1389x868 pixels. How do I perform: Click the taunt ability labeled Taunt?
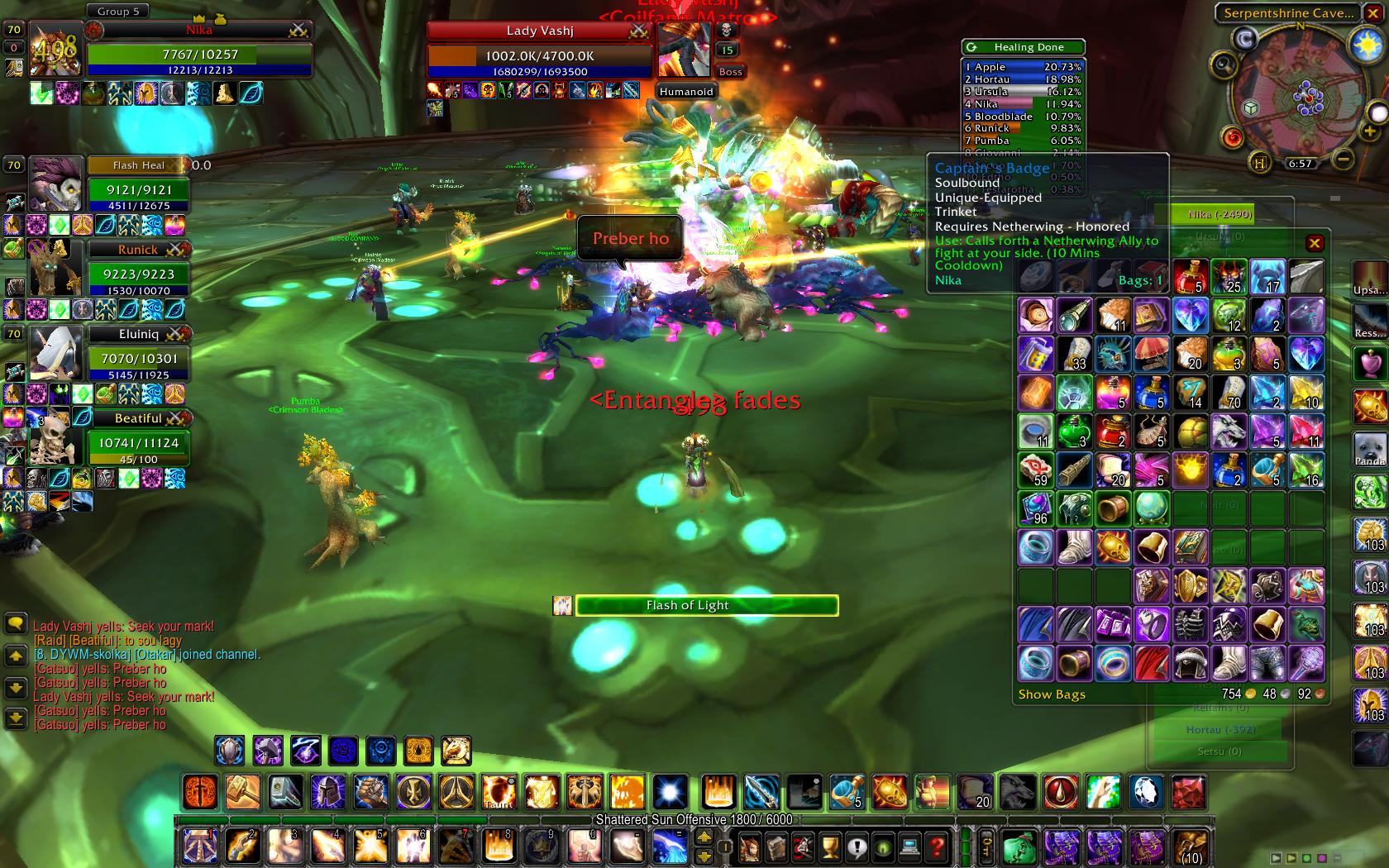[499, 791]
